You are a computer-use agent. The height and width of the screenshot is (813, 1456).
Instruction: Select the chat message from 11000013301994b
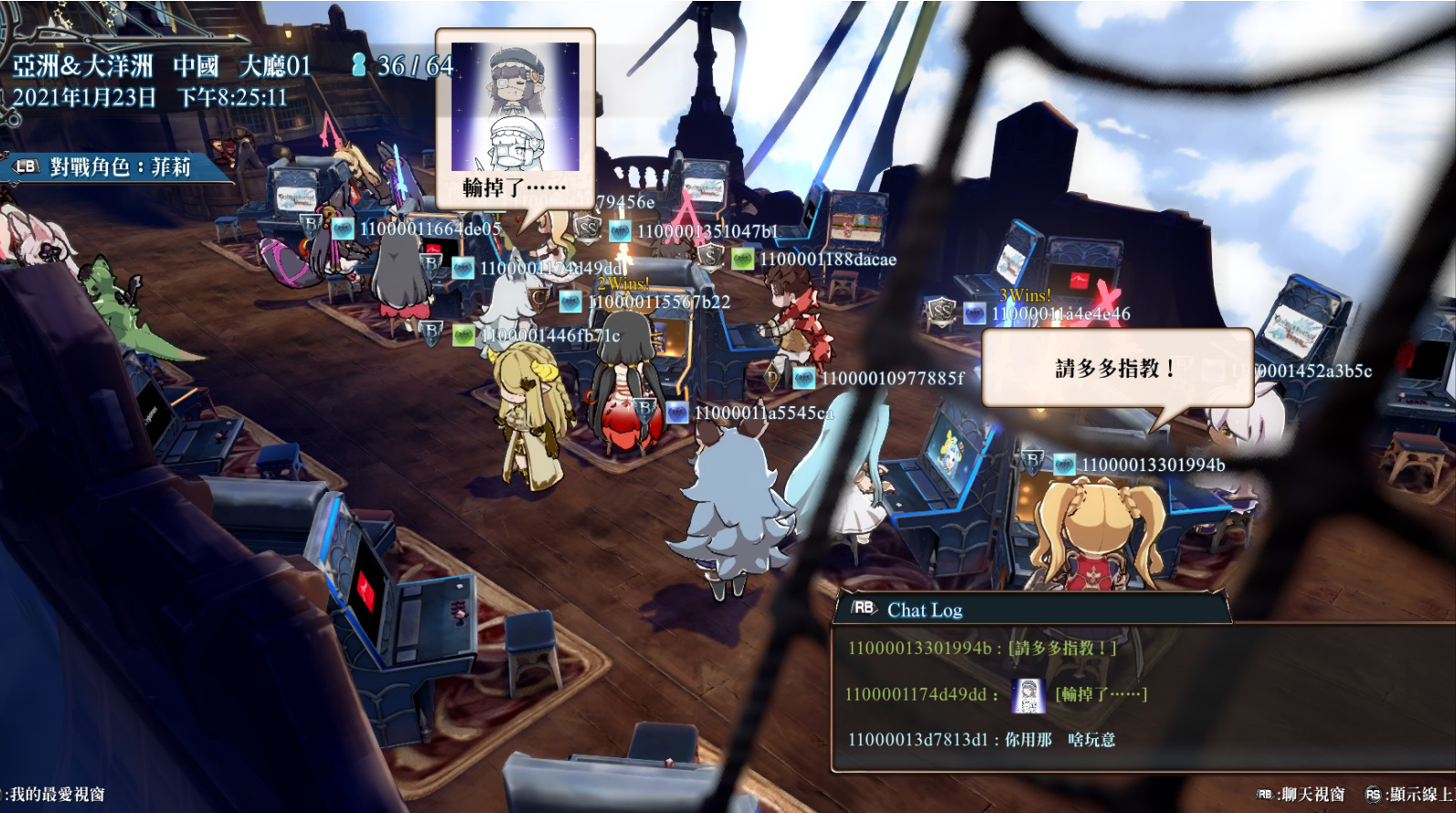(982, 648)
